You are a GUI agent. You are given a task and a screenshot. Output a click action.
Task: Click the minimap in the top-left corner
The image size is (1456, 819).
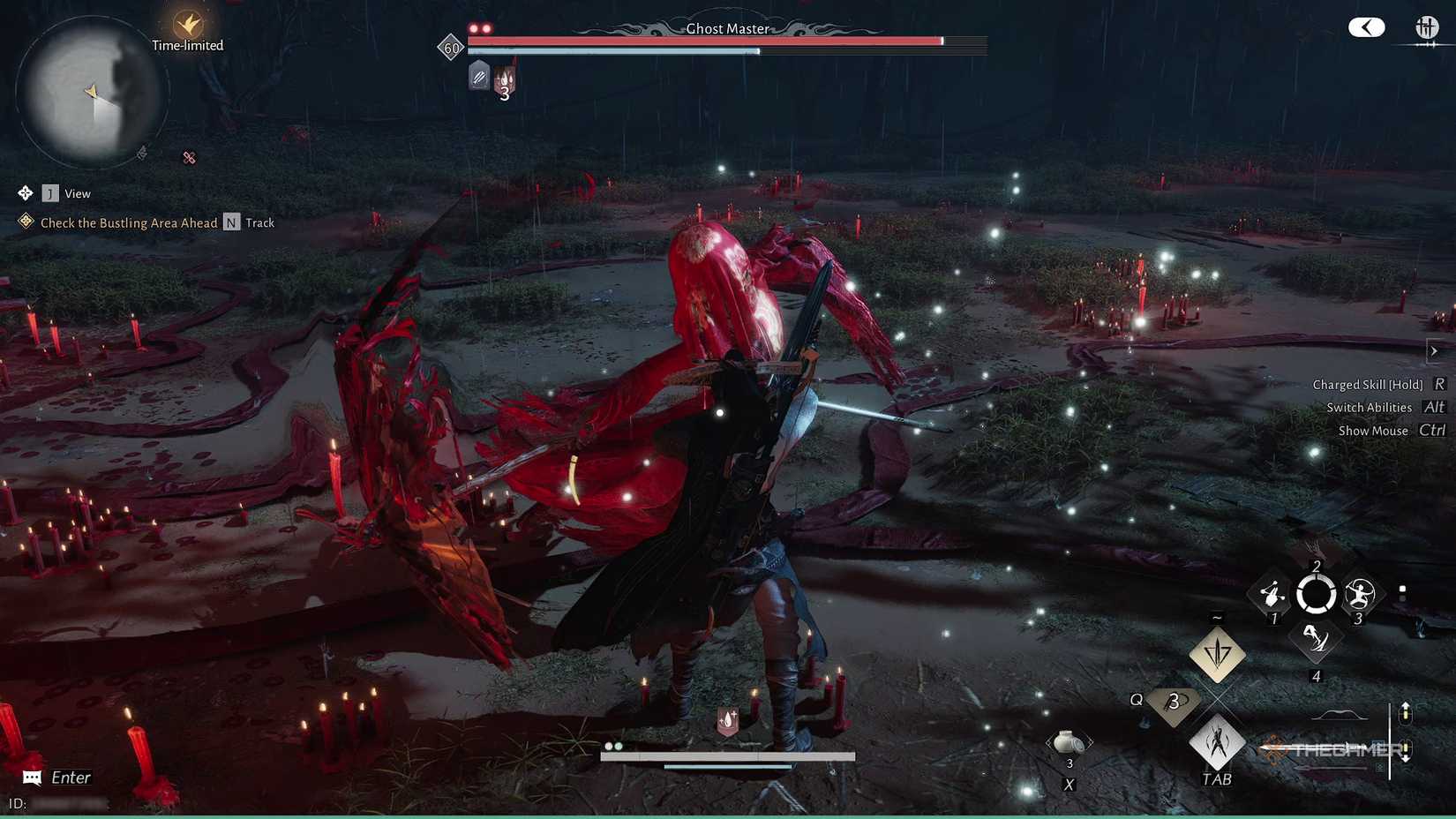pyautogui.click(x=93, y=93)
